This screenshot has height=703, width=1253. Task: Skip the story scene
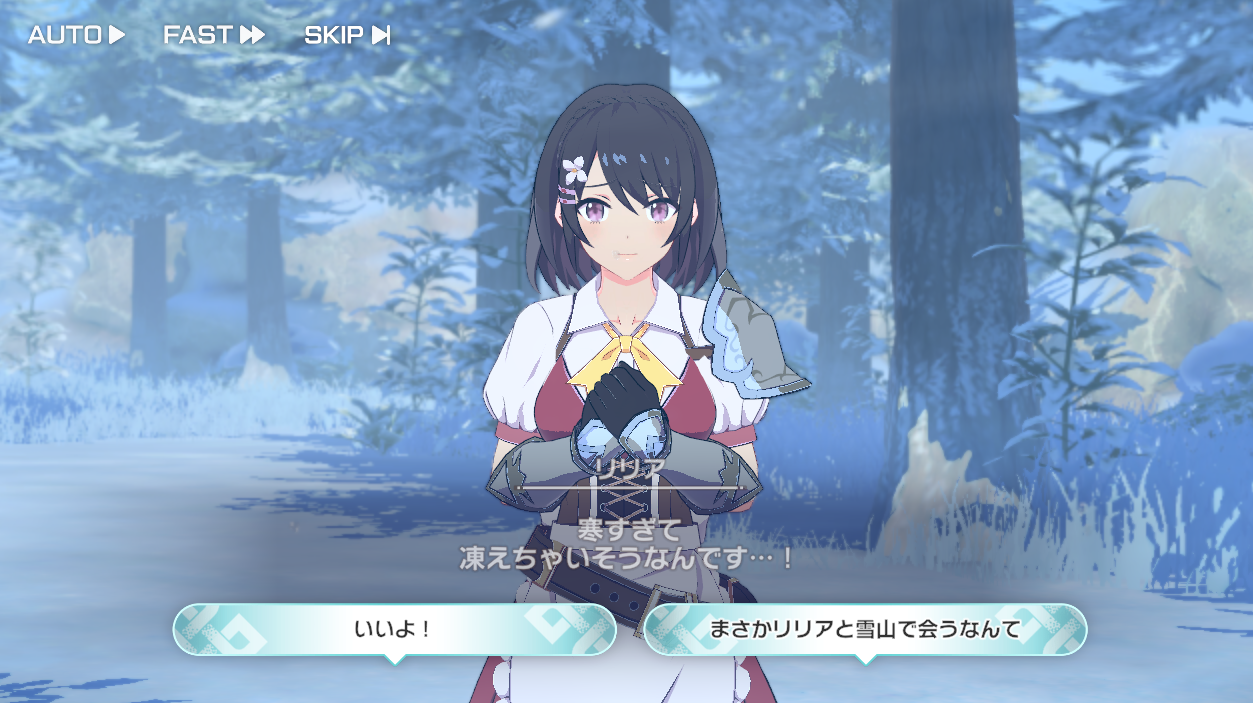click(x=346, y=35)
